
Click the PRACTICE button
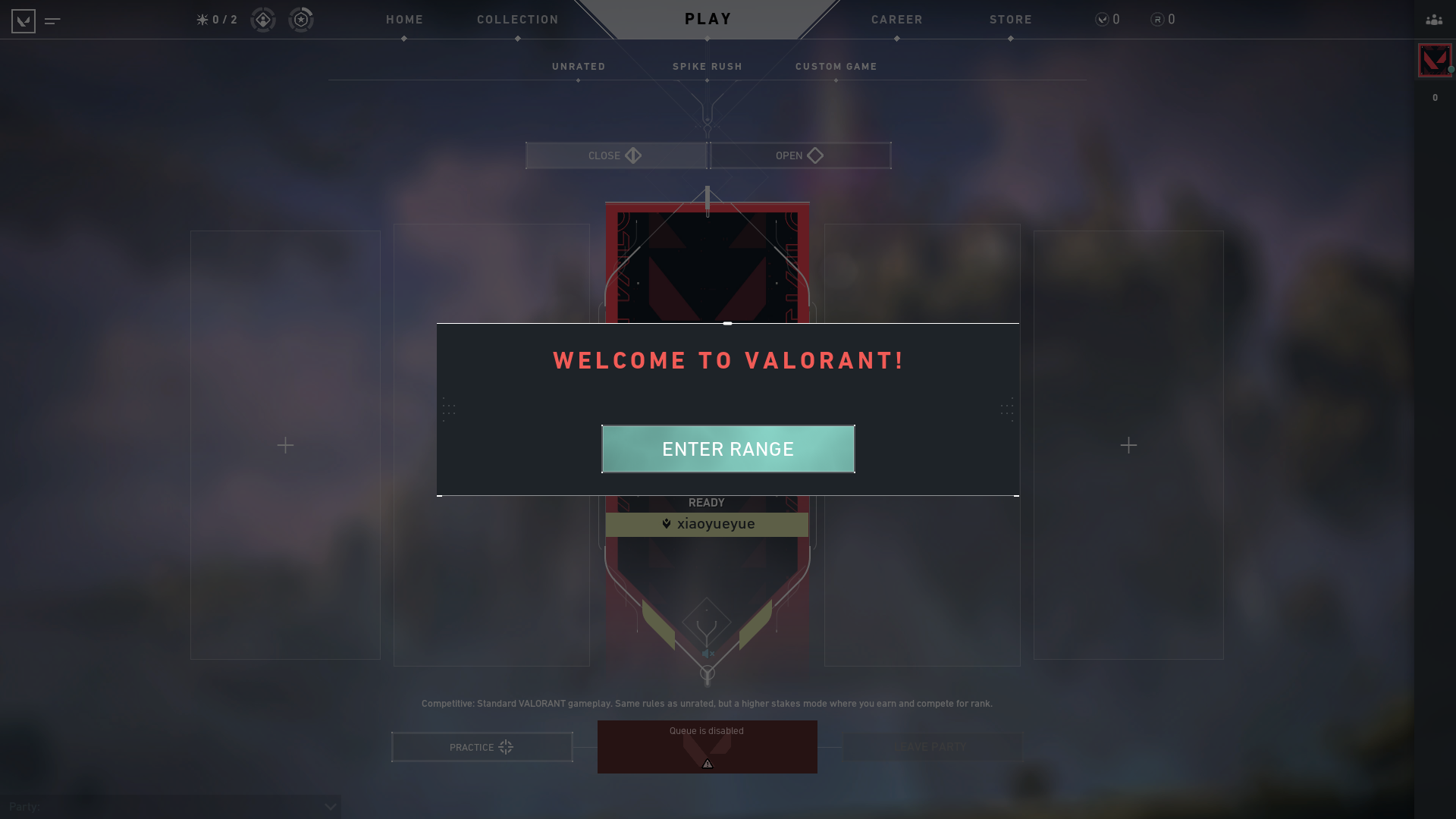(481, 747)
